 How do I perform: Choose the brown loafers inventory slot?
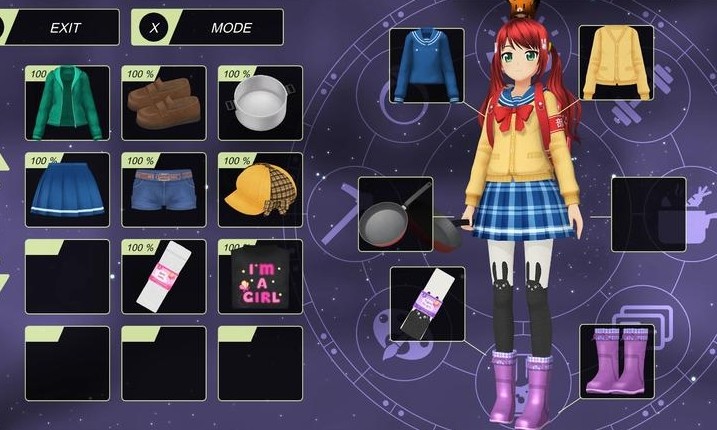(x=164, y=104)
